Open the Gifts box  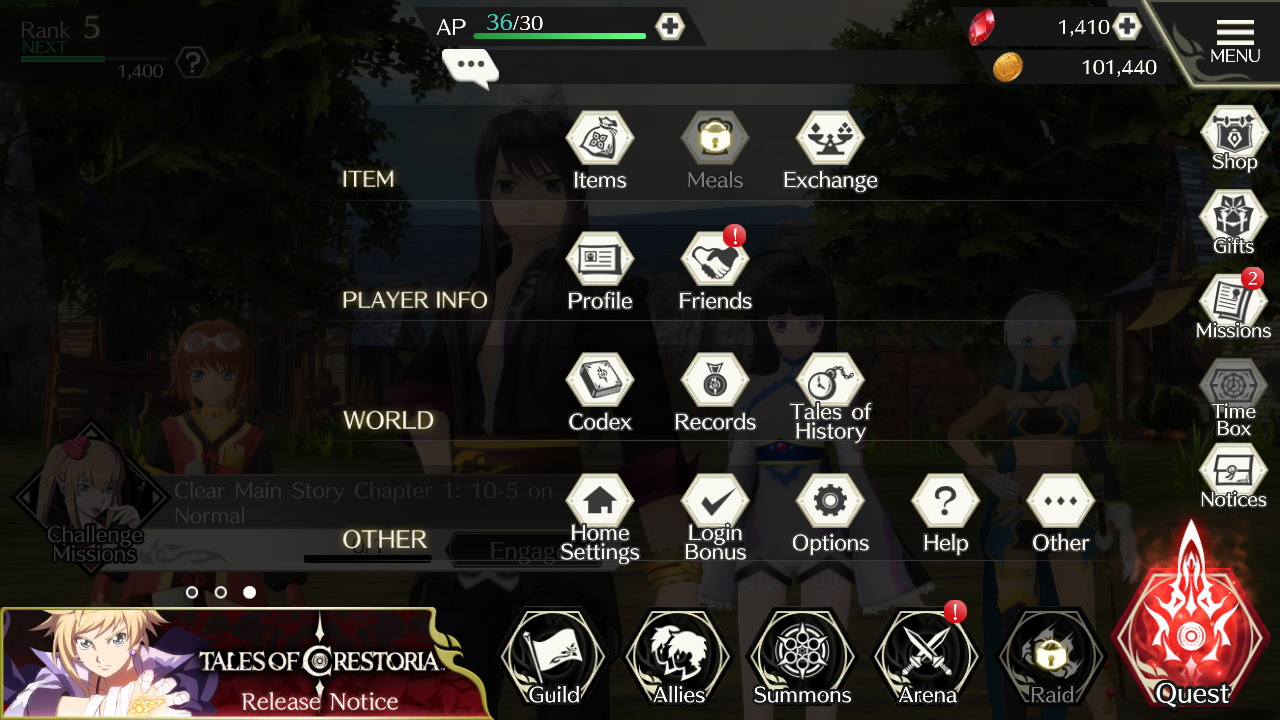pyautogui.click(x=1234, y=220)
